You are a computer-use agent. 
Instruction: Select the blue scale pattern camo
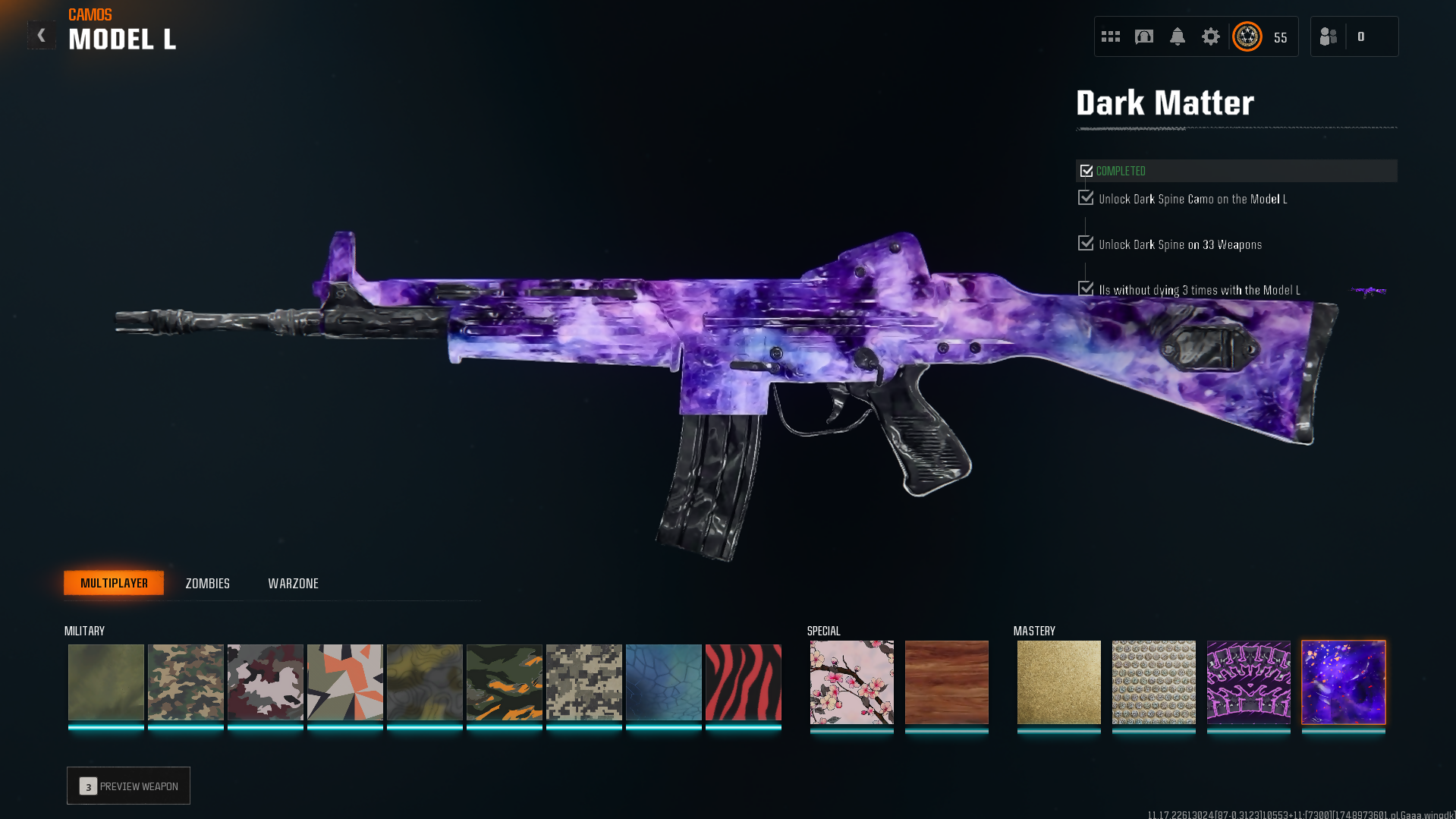tap(663, 682)
